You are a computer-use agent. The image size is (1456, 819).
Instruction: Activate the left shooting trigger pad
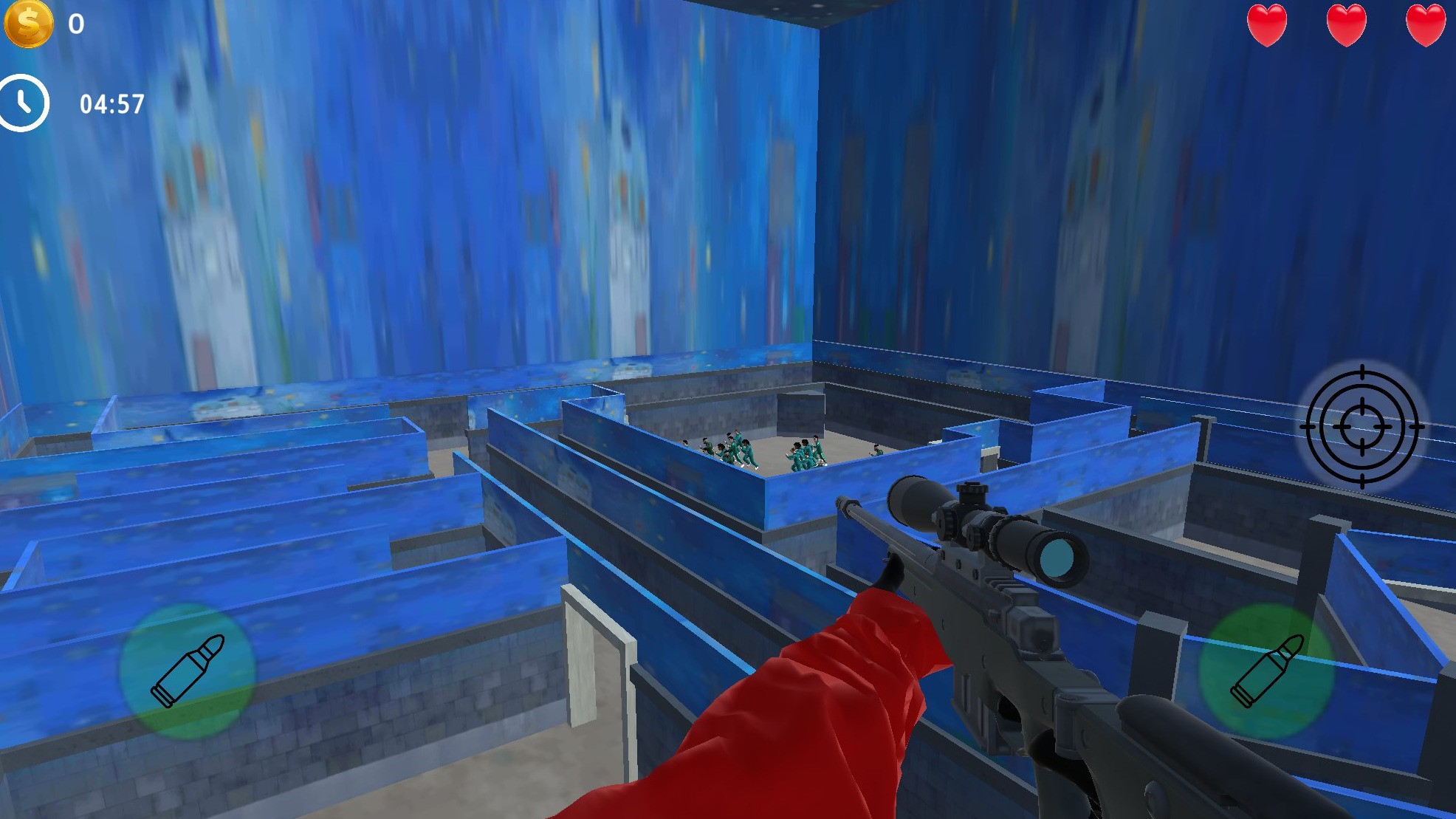pos(186,670)
